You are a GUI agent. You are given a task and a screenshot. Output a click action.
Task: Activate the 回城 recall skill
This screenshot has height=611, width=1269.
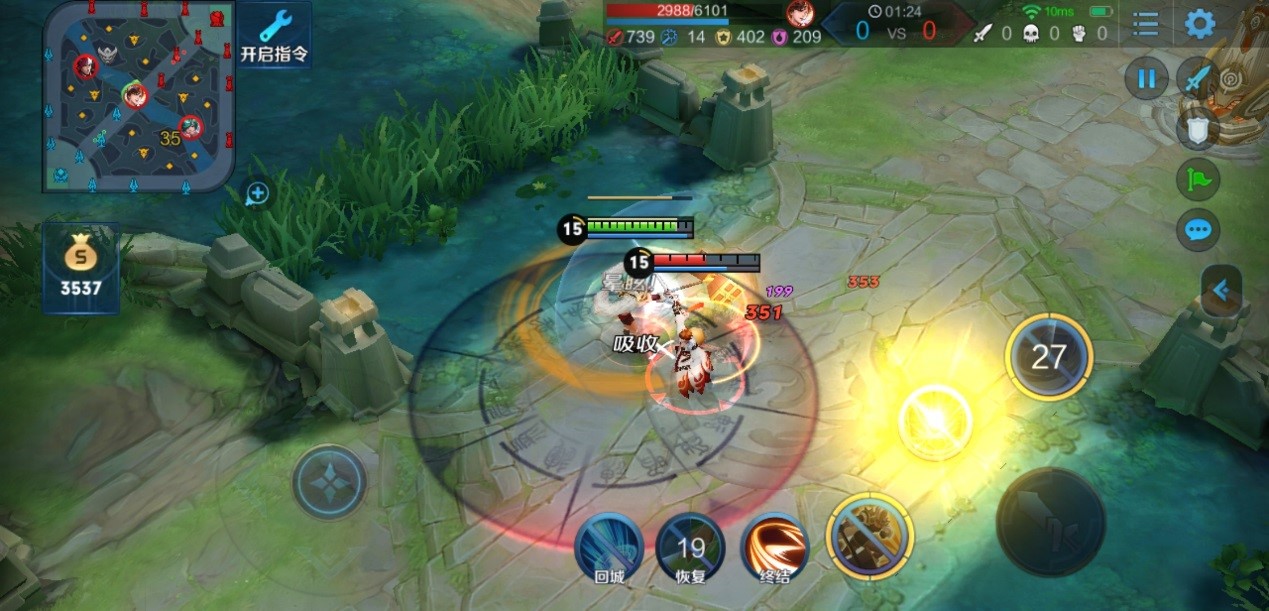pos(609,546)
